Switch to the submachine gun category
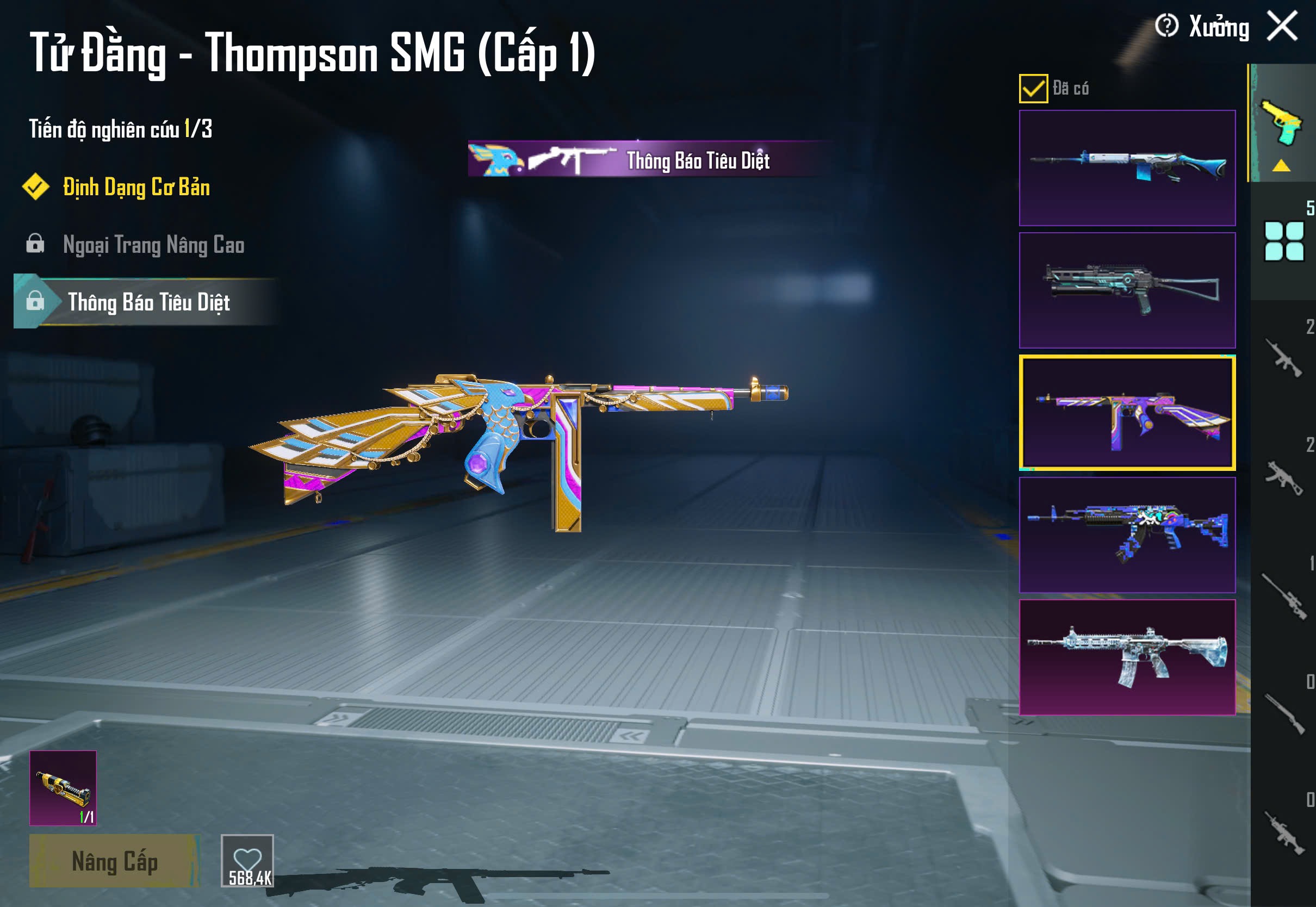Screen dimensions: 1316x907 click(x=1283, y=477)
